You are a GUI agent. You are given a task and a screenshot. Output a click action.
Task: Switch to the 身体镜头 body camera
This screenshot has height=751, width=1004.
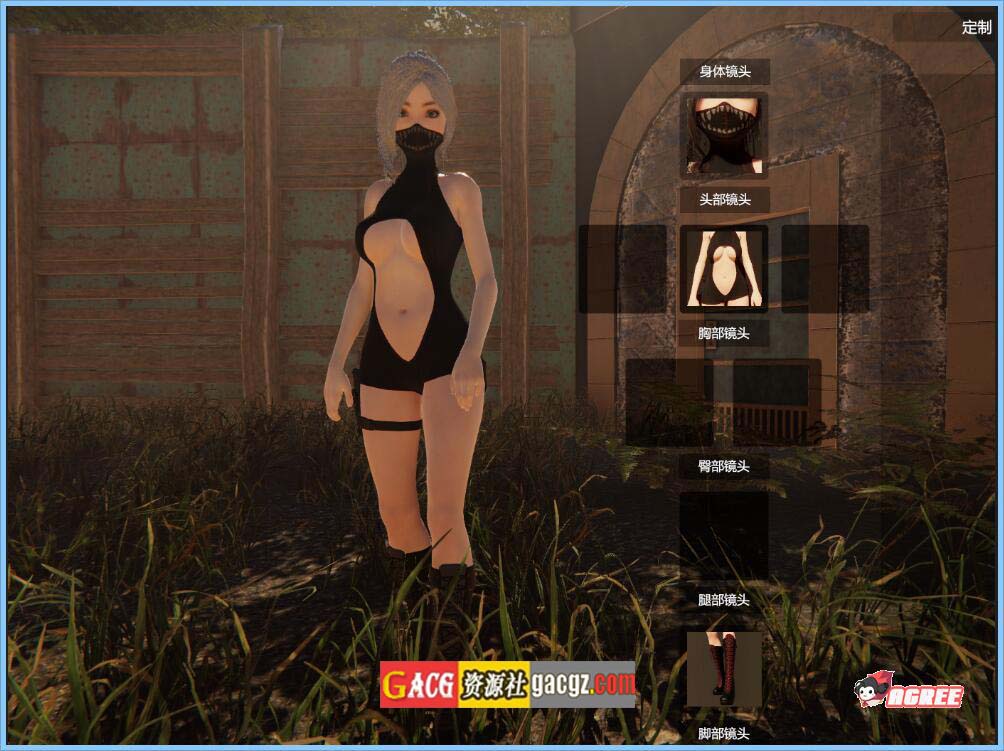[724, 71]
